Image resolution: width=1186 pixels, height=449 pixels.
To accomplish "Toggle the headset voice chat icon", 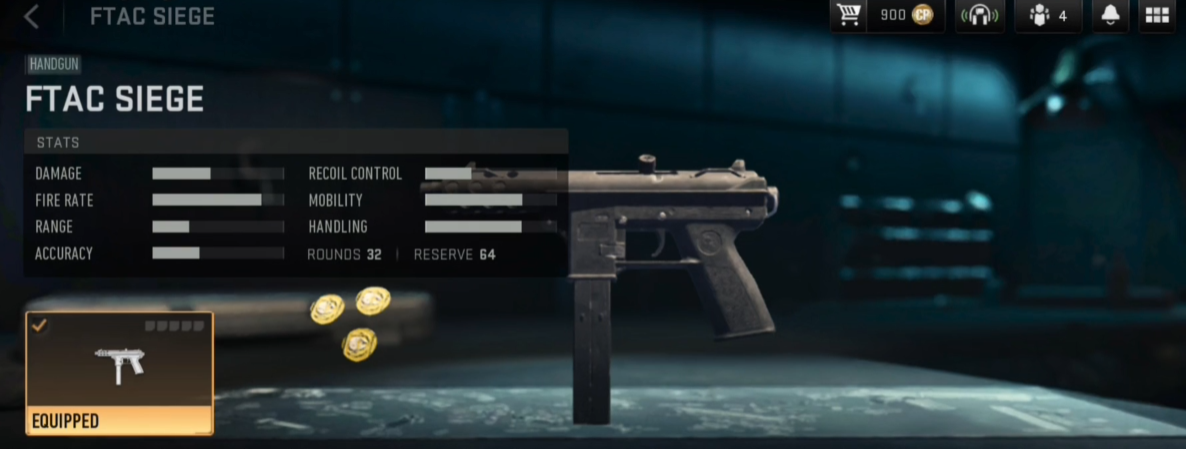I will coord(979,16).
